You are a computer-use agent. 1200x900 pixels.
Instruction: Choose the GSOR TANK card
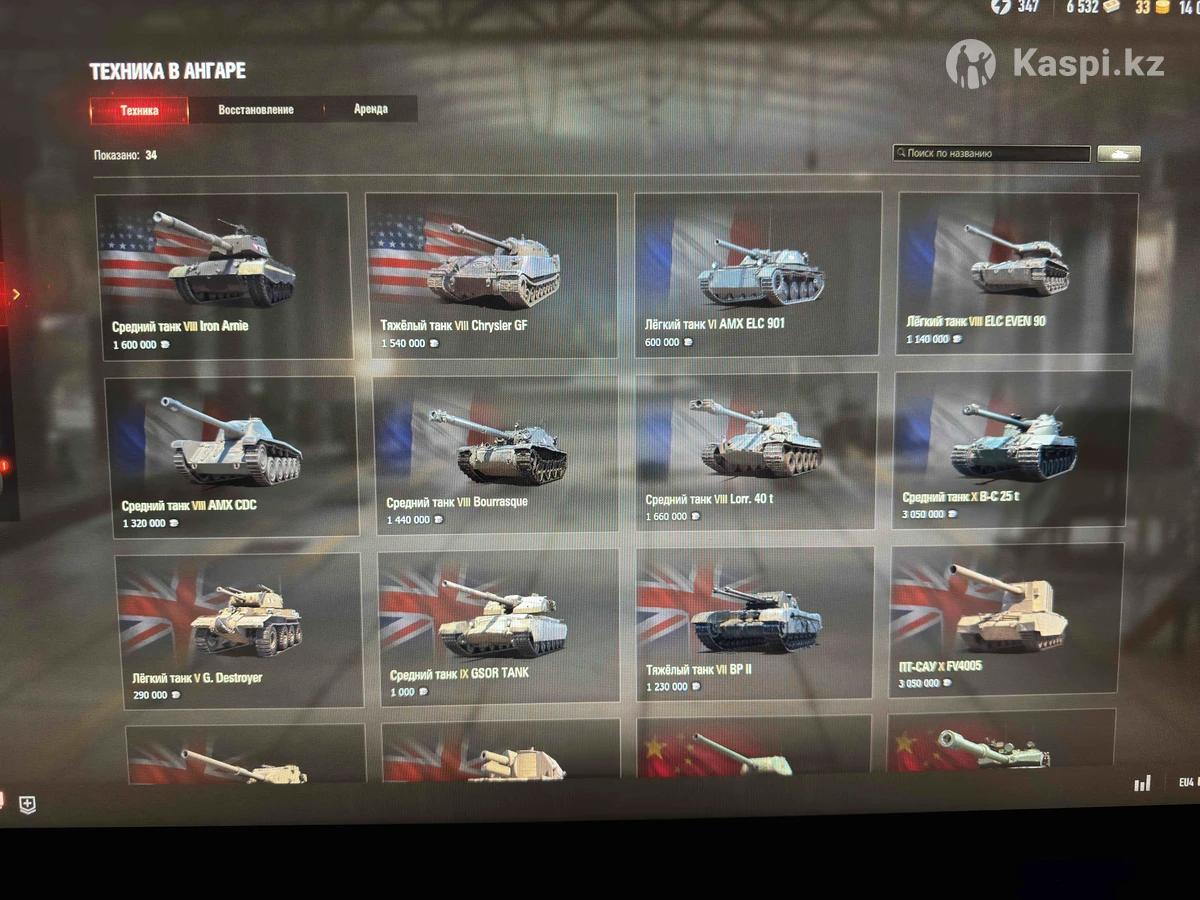(499, 627)
